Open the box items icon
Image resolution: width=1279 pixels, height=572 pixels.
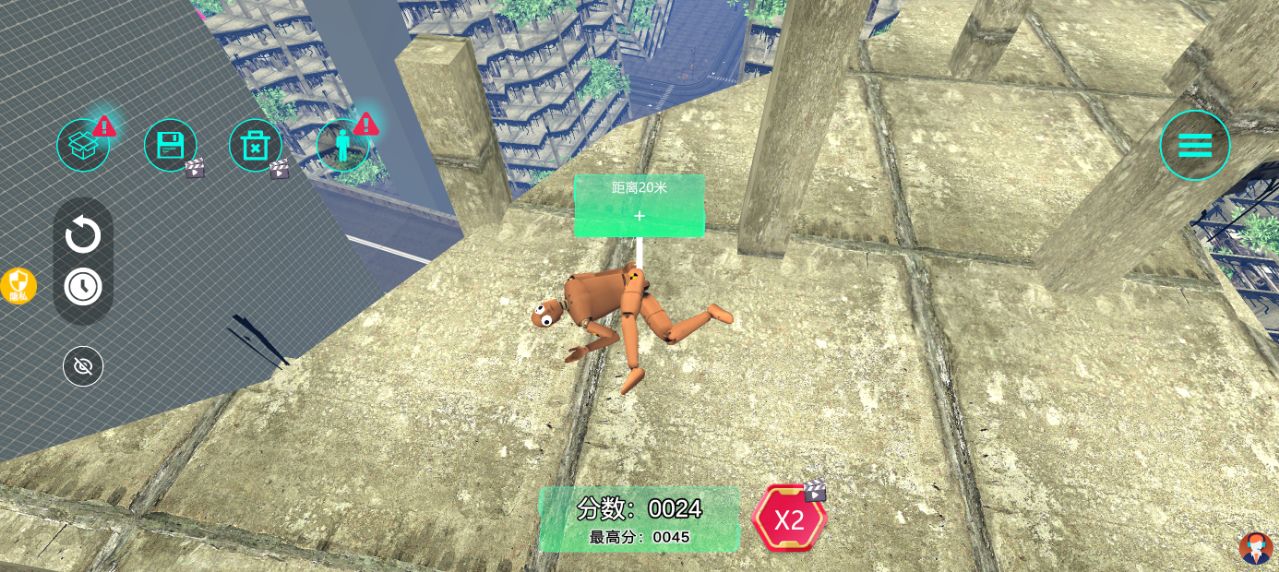(x=83, y=146)
